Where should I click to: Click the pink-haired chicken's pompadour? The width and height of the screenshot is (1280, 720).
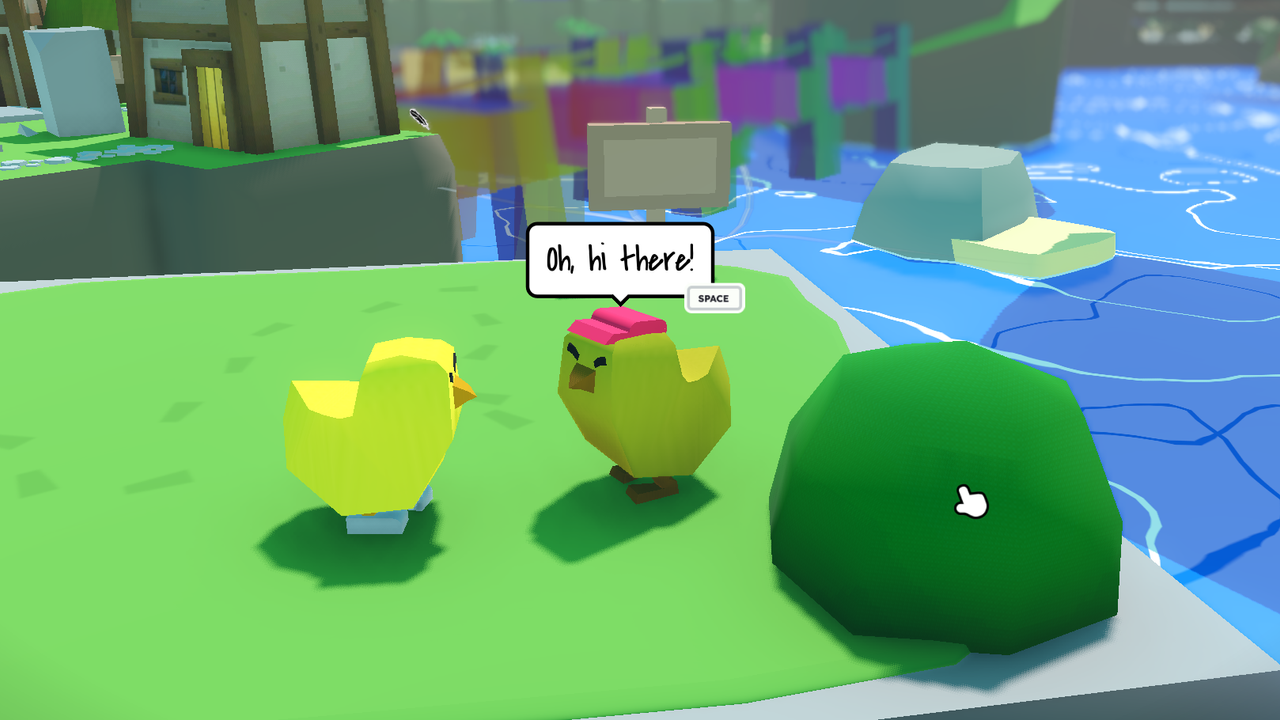[617, 322]
